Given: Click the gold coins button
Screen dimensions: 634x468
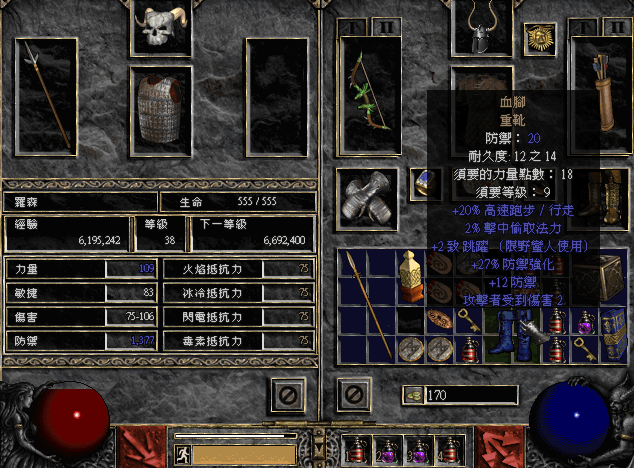Looking at the screenshot, I should pyautogui.click(x=411, y=395).
